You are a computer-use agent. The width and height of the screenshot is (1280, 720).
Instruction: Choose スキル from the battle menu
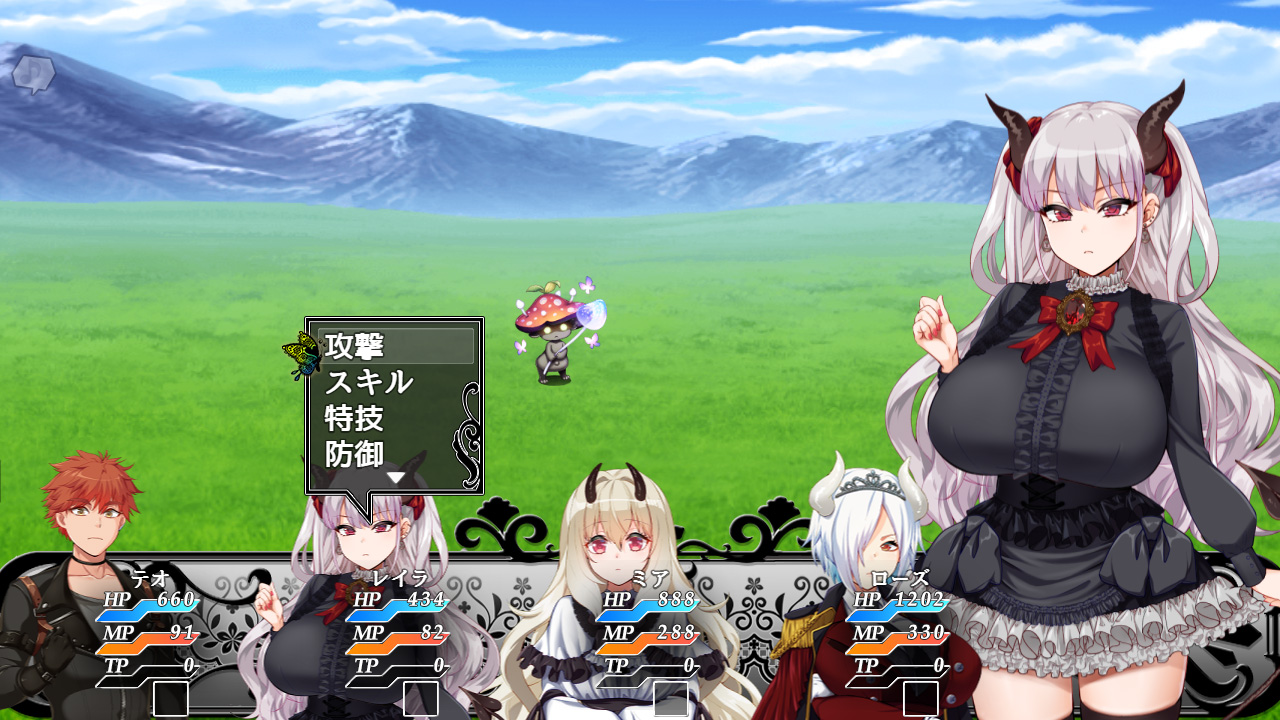point(396,382)
